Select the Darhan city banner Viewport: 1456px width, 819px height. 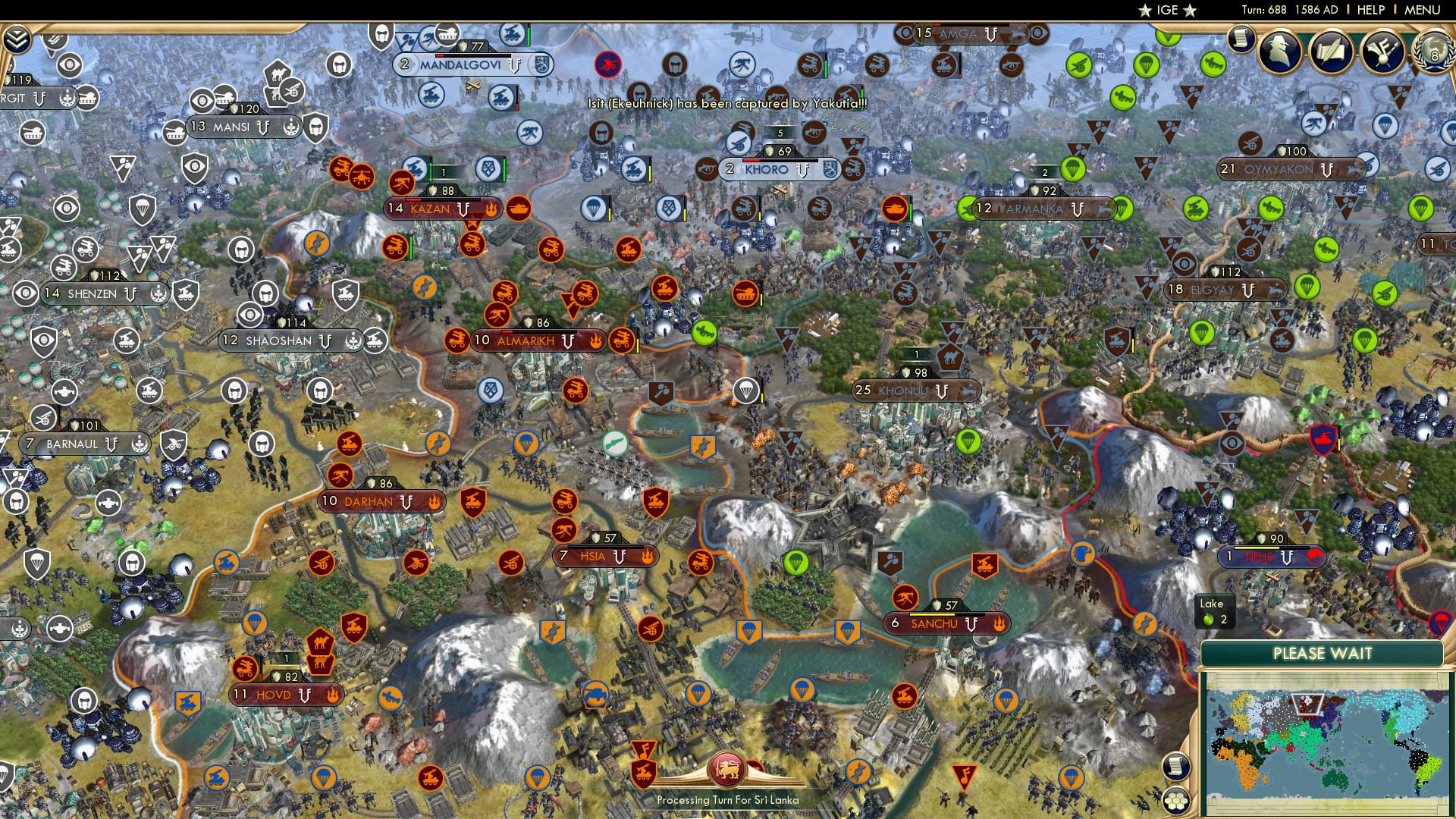pyautogui.click(x=383, y=501)
